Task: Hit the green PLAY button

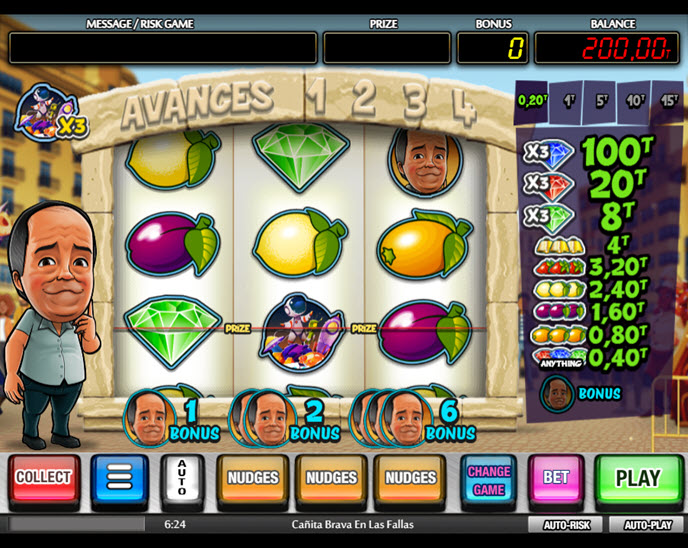Action: [x=638, y=479]
